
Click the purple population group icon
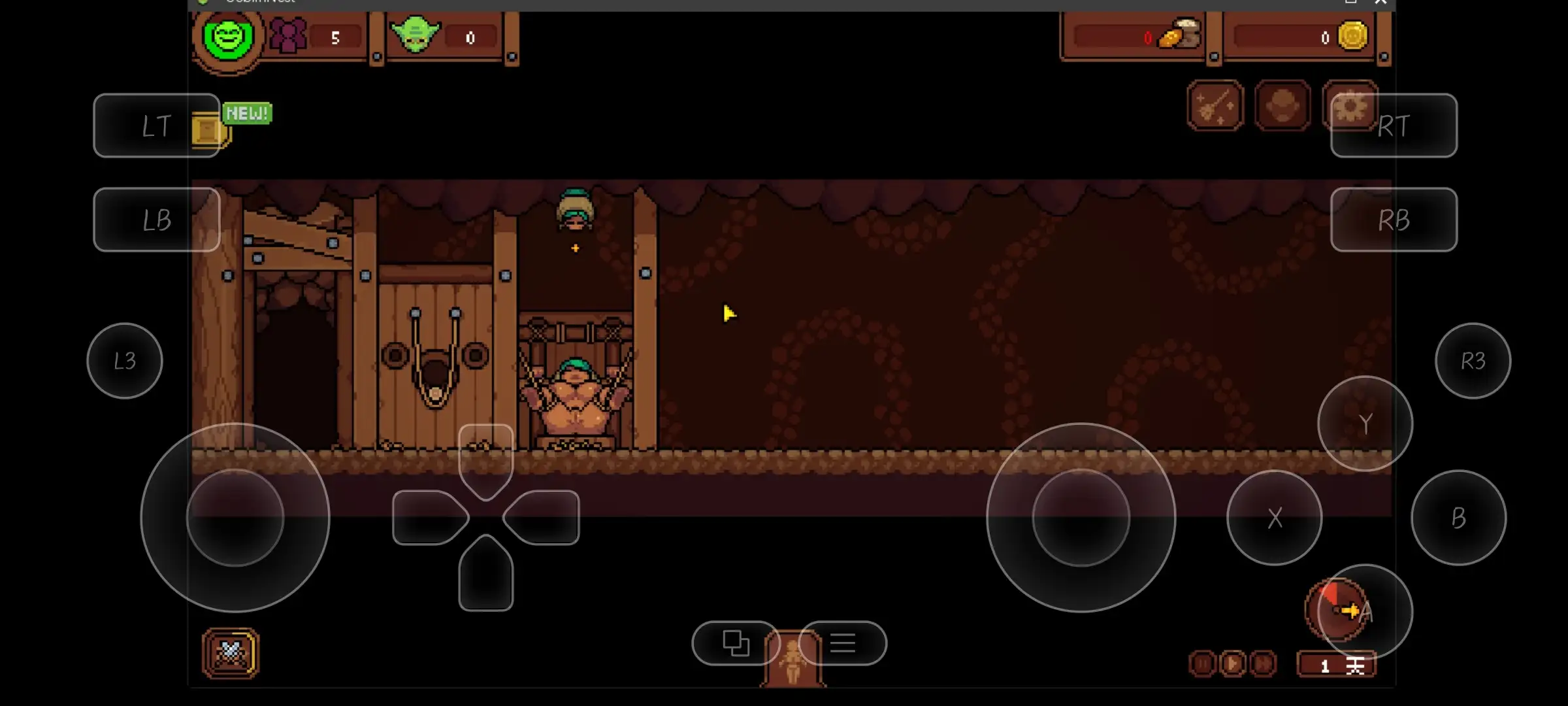(288, 36)
